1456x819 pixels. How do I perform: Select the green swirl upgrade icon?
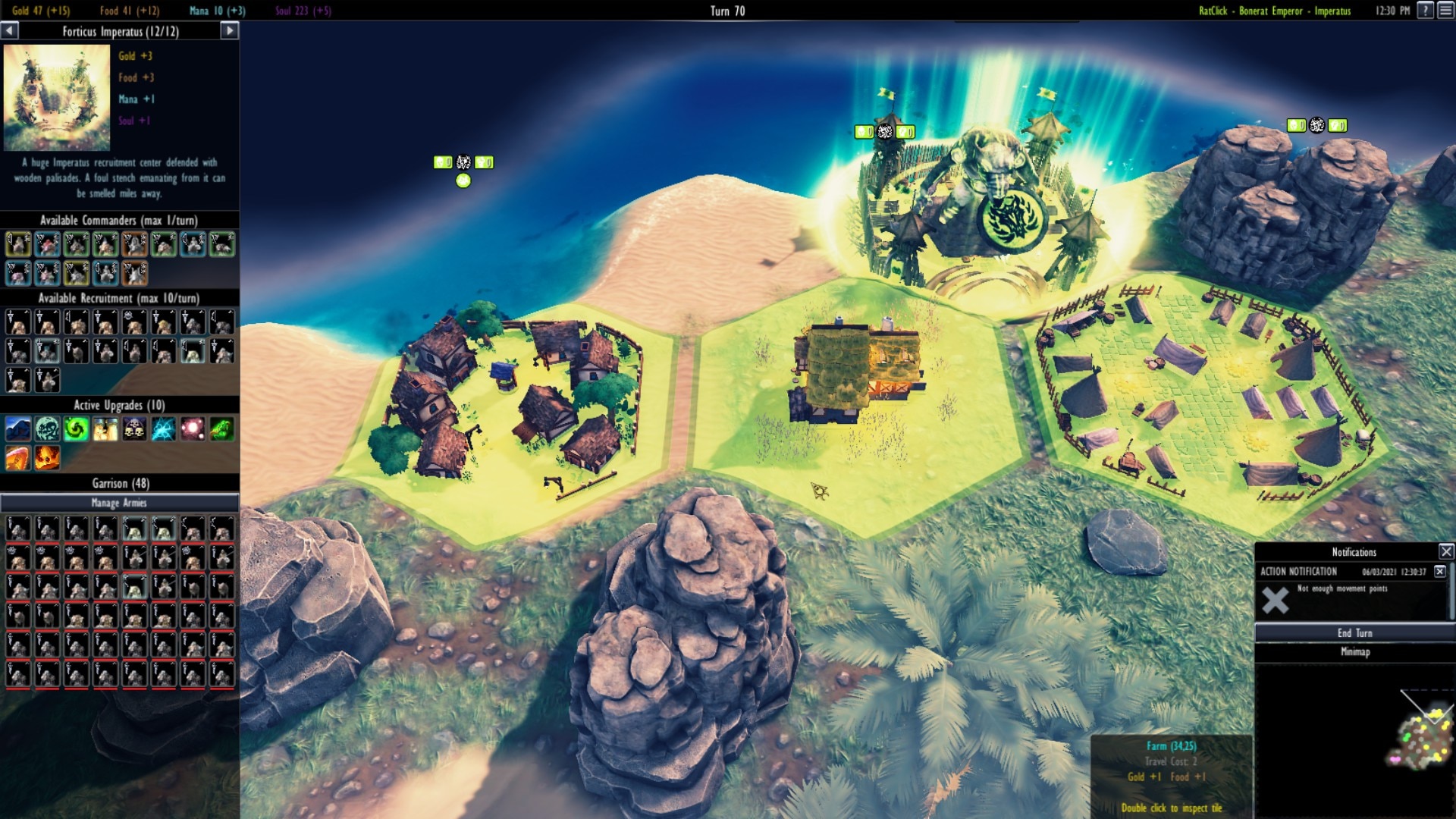tap(76, 429)
